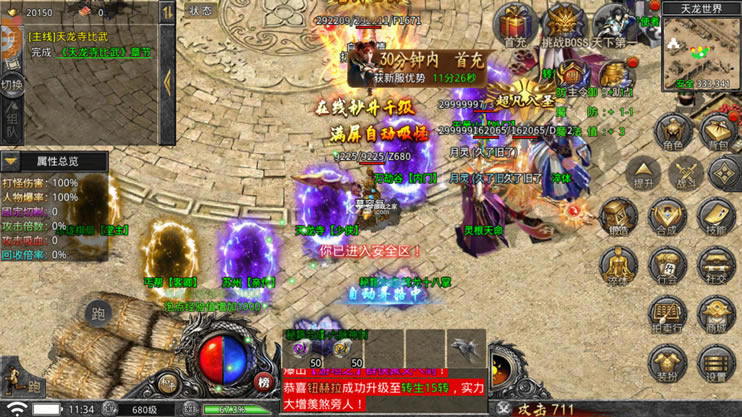Tap the 提升 upgrade arrow button
The height and width of the screenshot is (417, 742).
[x=644, y=173]
